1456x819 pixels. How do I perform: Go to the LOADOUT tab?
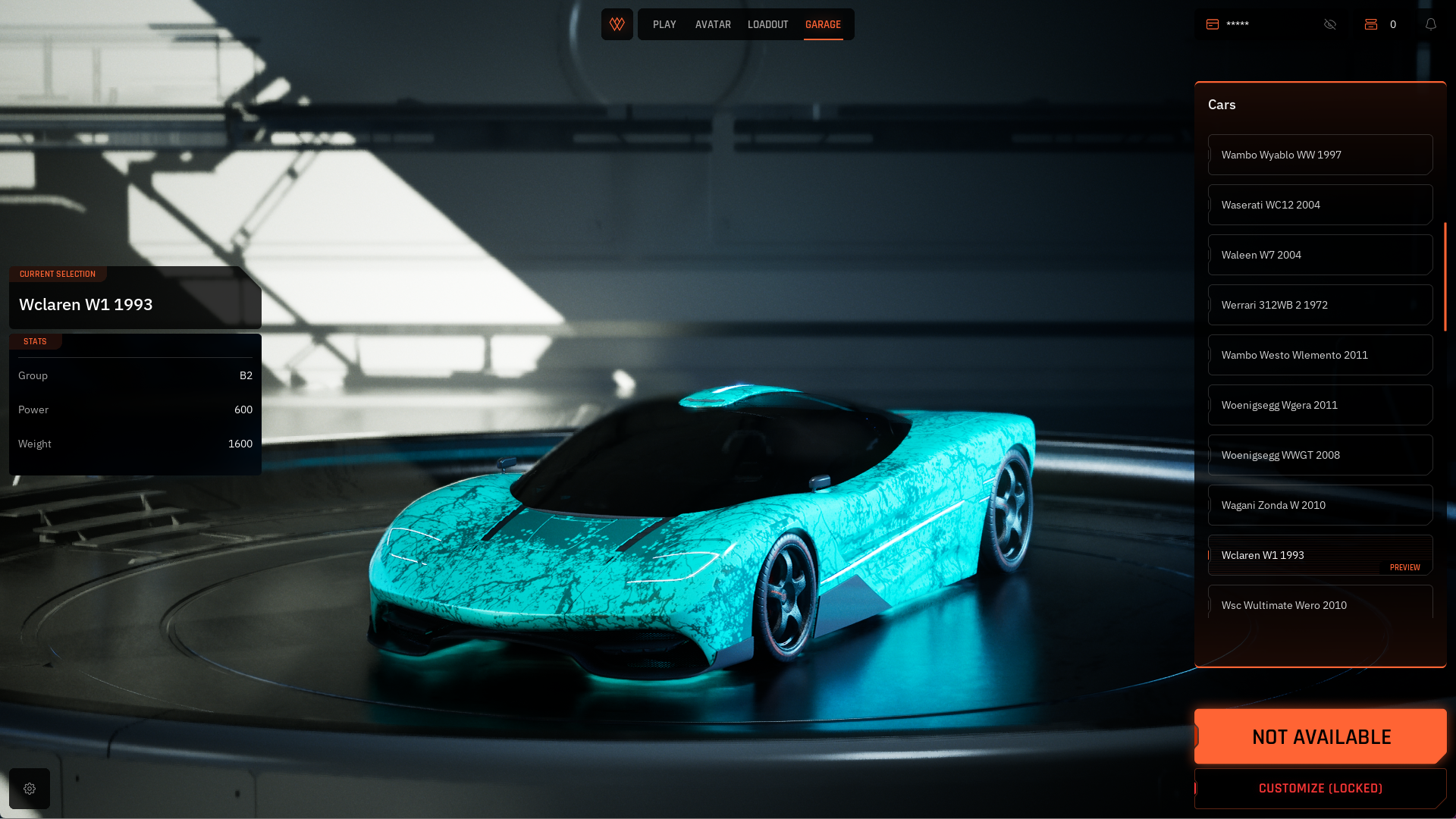point(767,25)
